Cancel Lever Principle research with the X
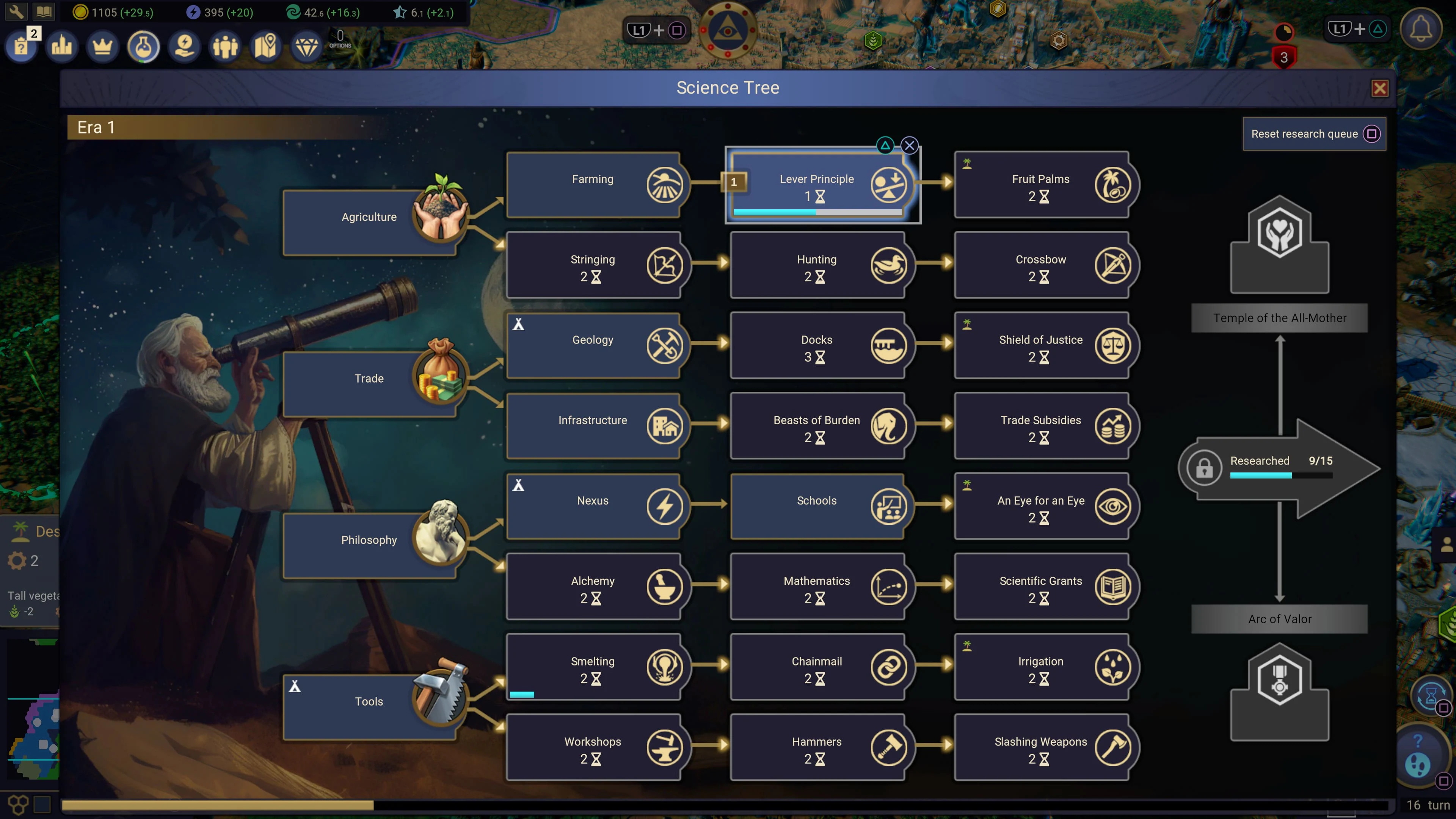 tap(910, 145)
